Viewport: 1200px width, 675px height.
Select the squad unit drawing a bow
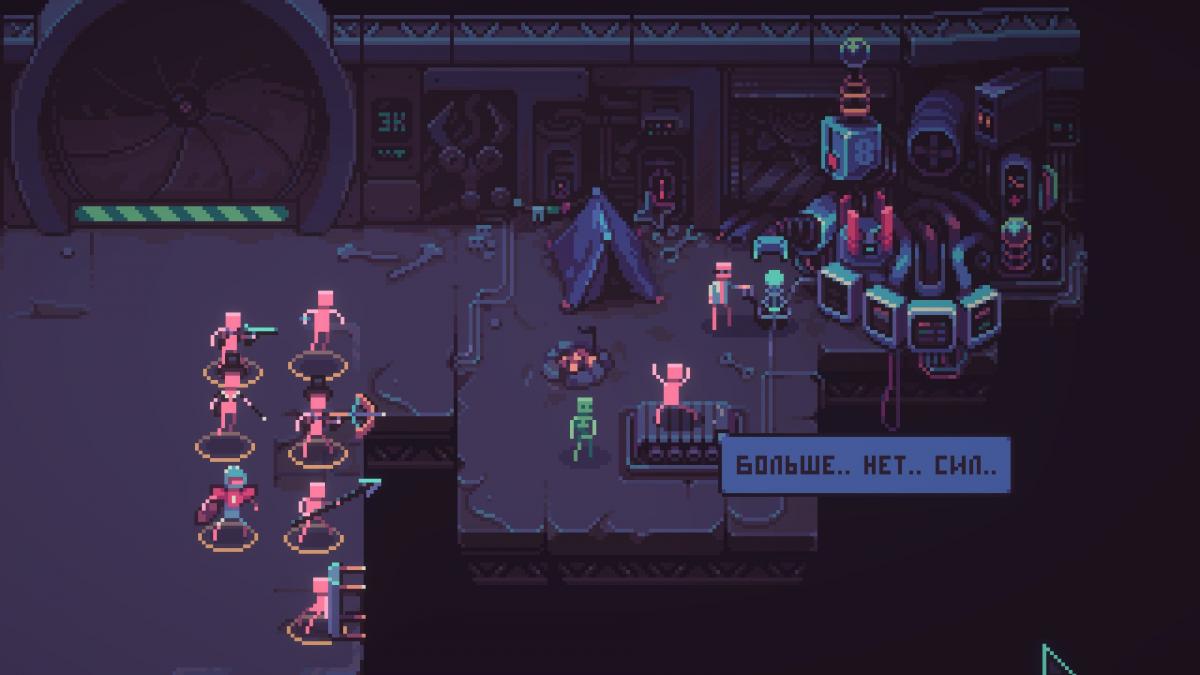(320, 420)
